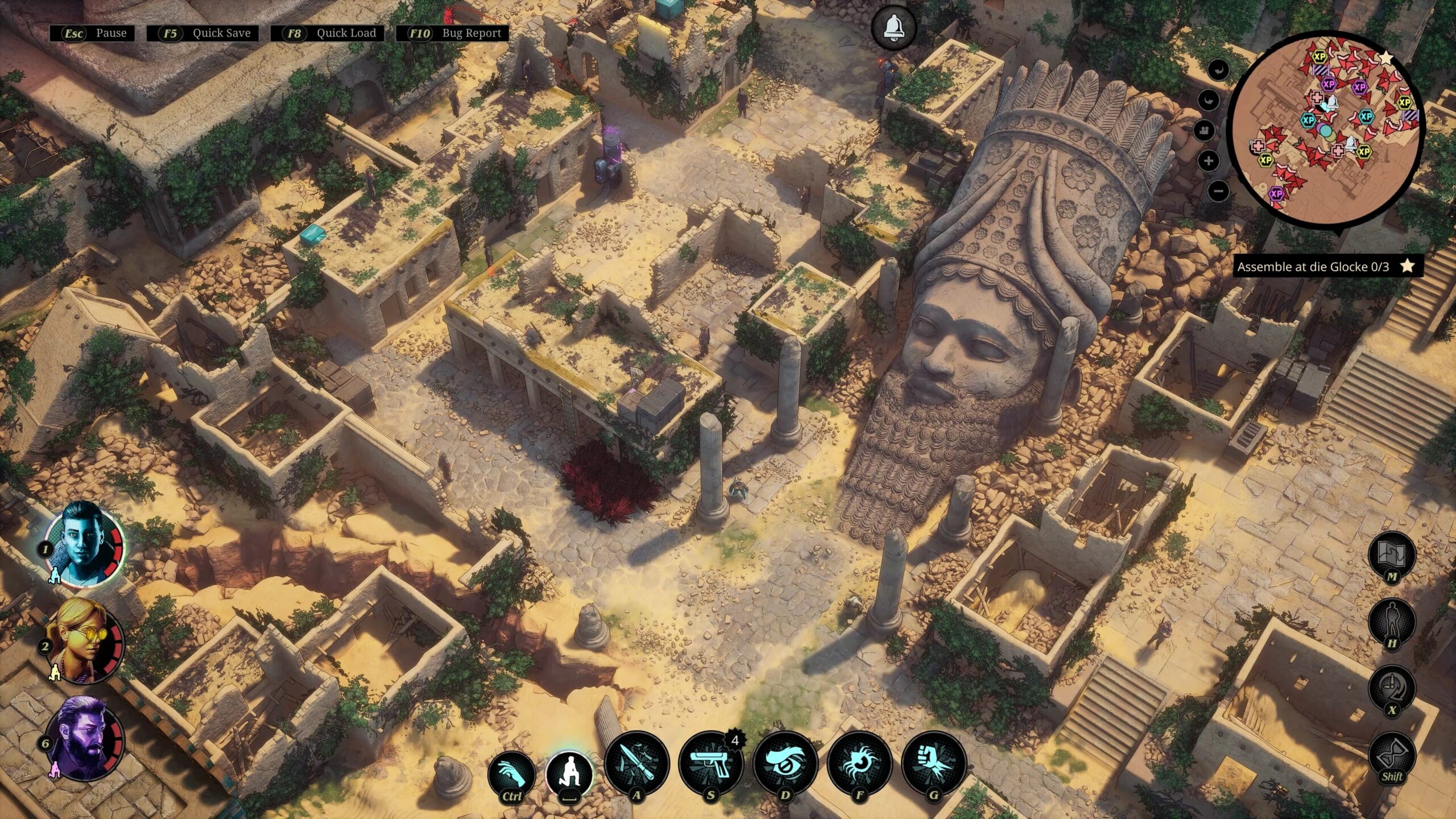1456x819 pixels.
Task: Choose the purple bearded character portrait
Action: 84,738
